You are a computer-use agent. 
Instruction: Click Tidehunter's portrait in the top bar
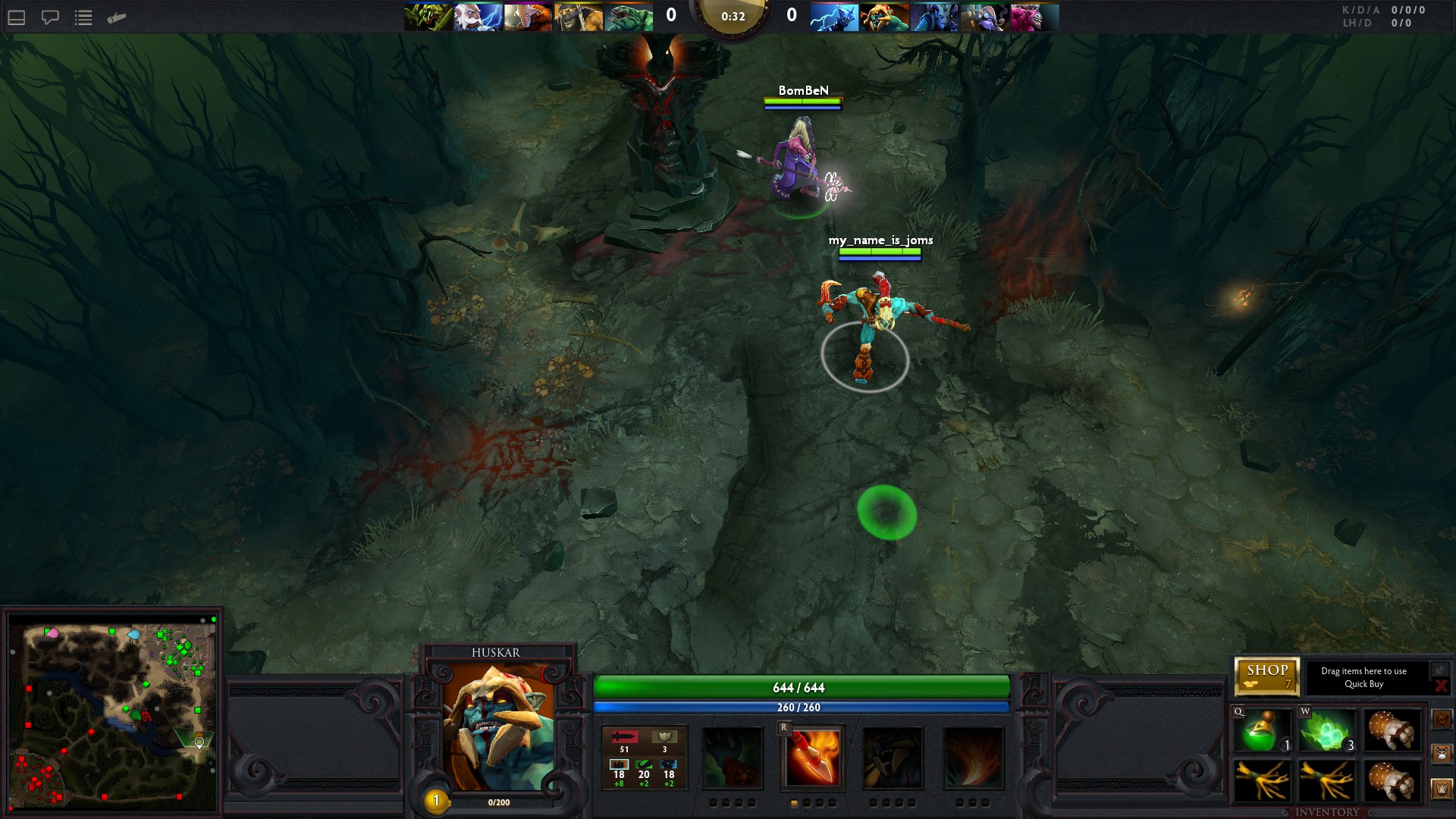[x=629, y=17]
